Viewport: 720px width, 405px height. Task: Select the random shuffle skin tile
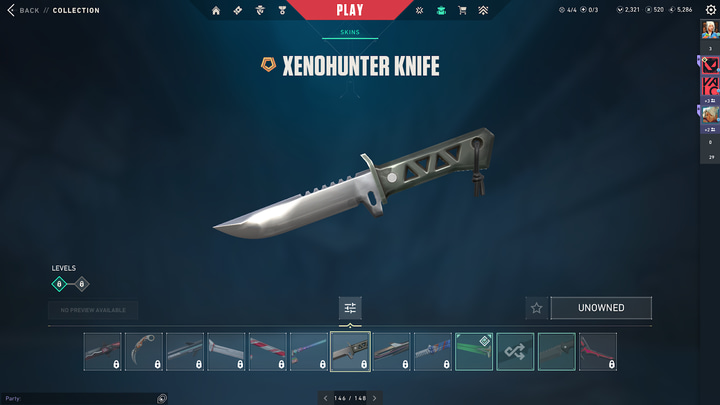pyautogui.click(x=515, y=351)
